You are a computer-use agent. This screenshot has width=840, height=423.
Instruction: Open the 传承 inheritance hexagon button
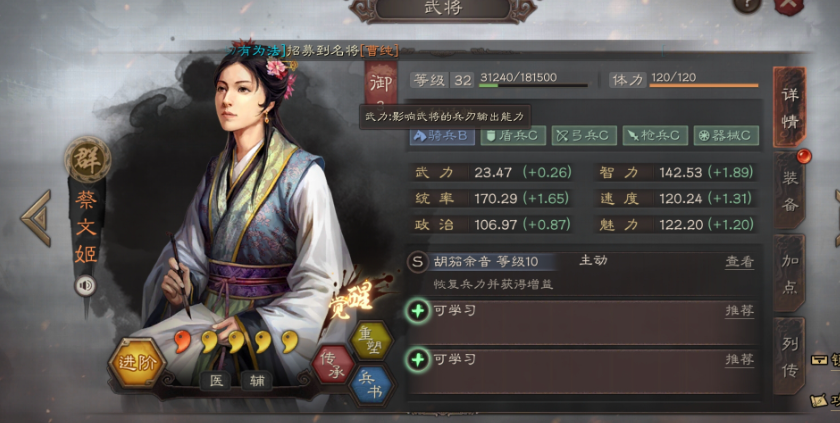[331, 363]
